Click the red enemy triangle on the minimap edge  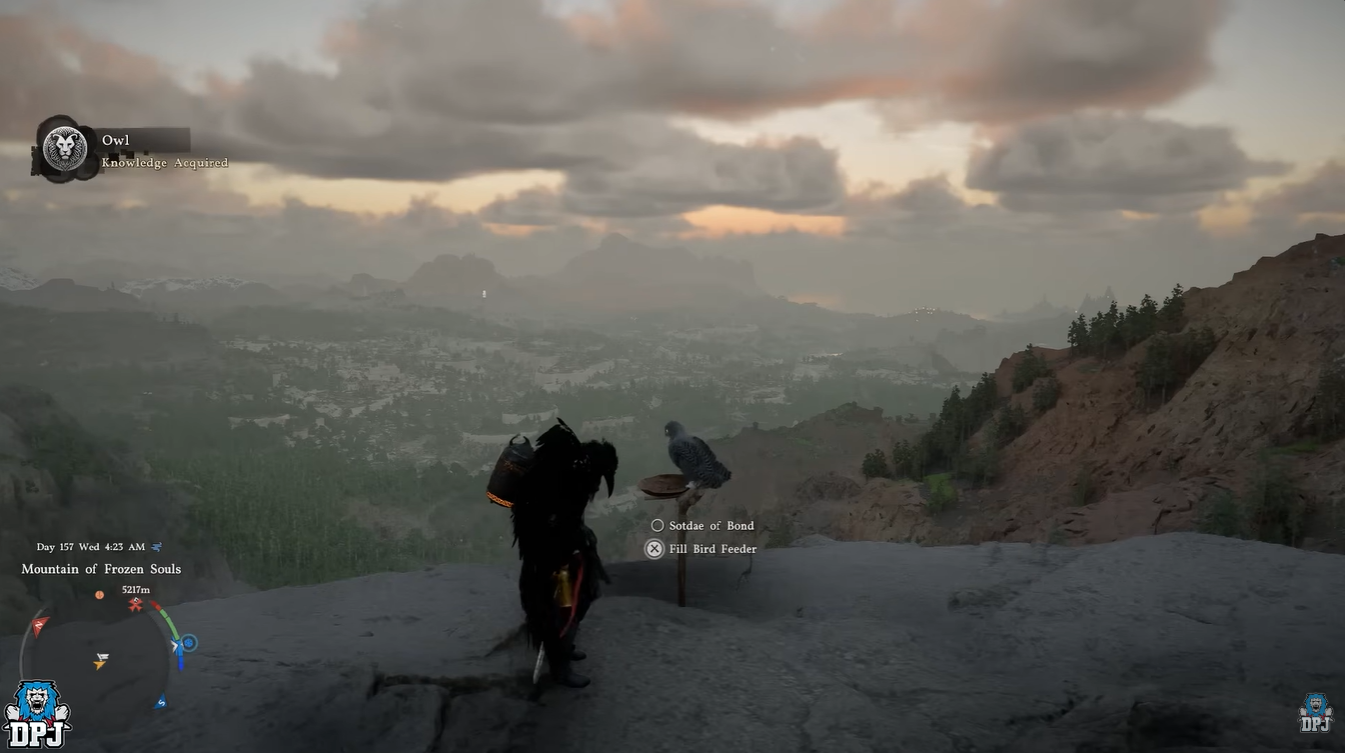[39, 624]
